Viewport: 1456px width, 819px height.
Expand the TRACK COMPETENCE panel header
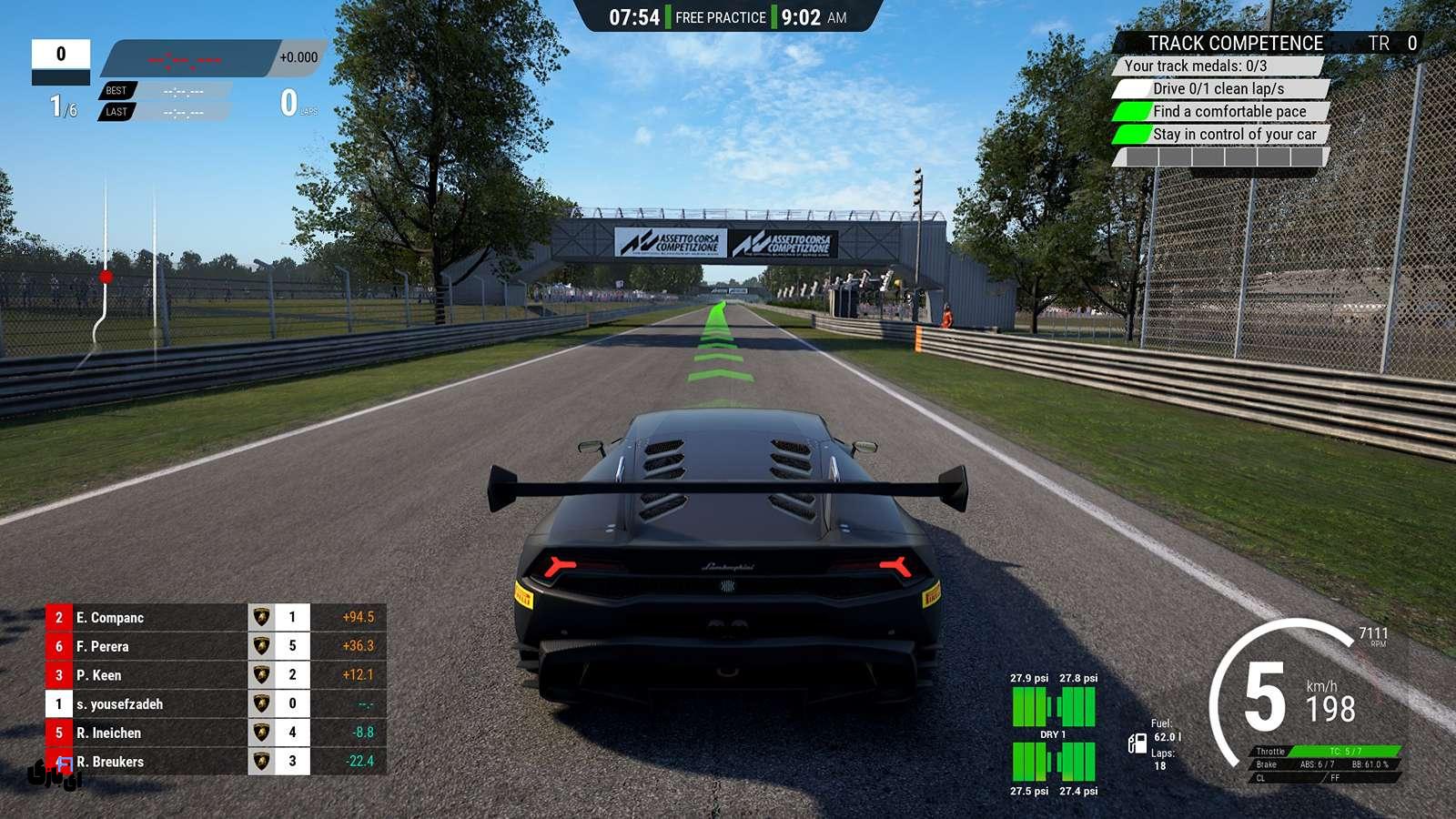[1236, 43]
